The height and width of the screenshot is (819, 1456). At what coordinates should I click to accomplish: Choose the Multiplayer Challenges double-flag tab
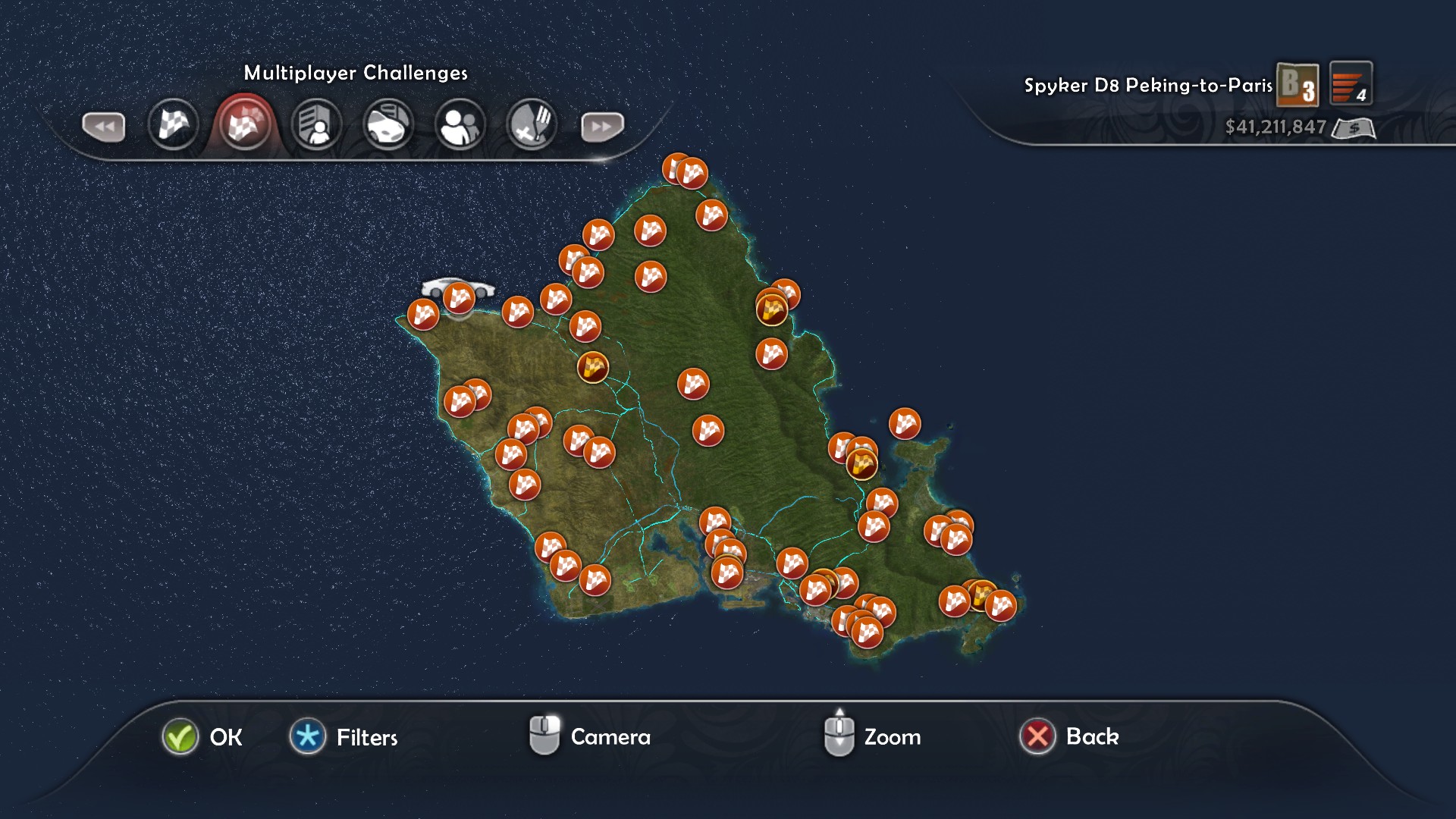point(244,124)
